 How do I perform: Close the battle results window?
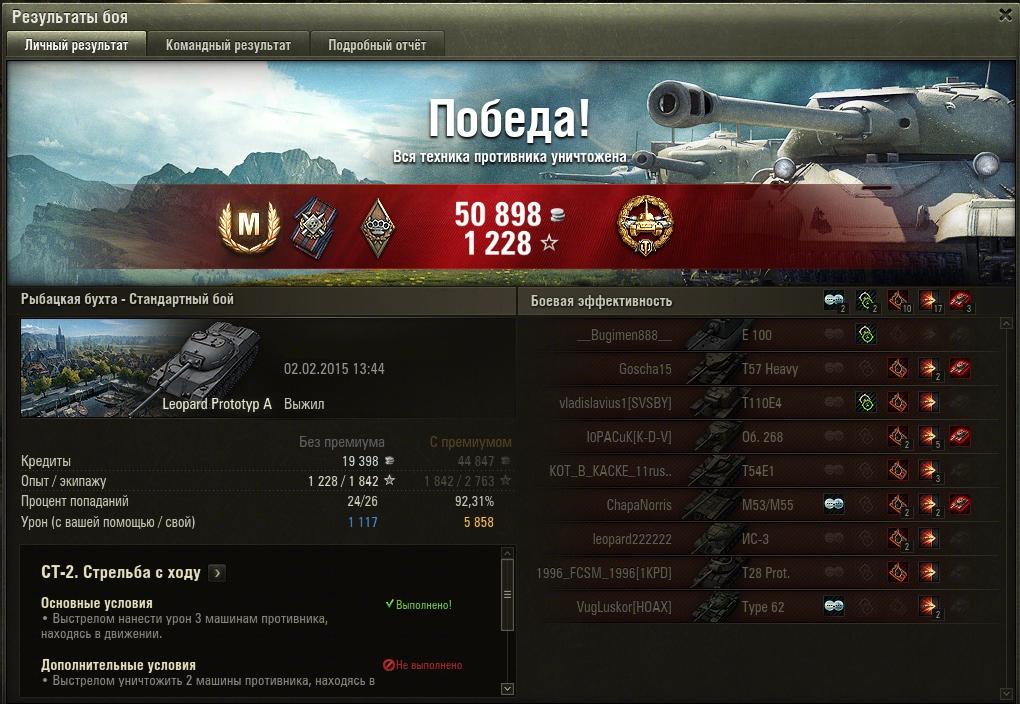pyautogui.click(x=1005, y=15)
